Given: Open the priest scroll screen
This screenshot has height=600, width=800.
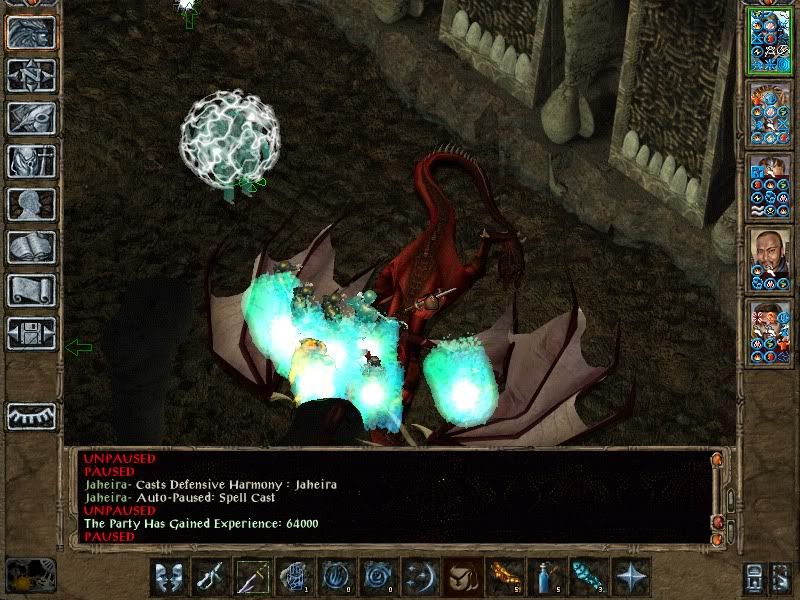Looking at the screenshot, I should 31,290.
